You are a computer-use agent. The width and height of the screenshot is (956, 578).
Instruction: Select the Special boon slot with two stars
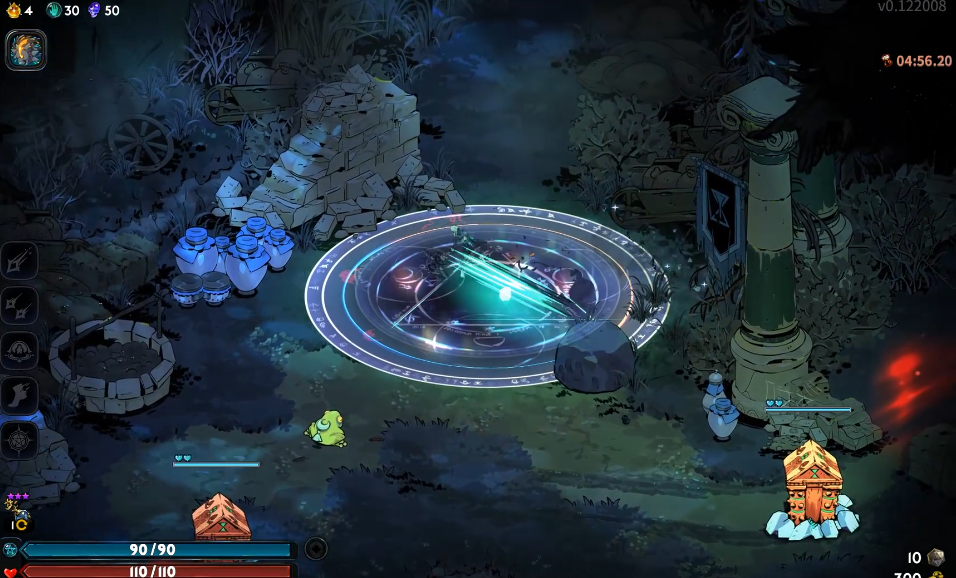point(19,306)
